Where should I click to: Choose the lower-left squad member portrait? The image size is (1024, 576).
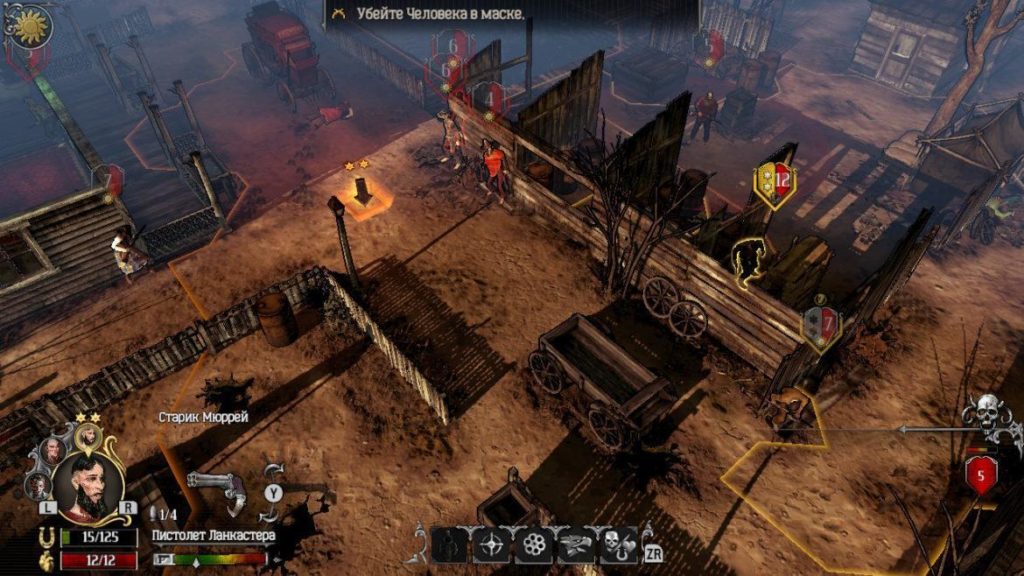pyautogui.click(x=38, y=485)
